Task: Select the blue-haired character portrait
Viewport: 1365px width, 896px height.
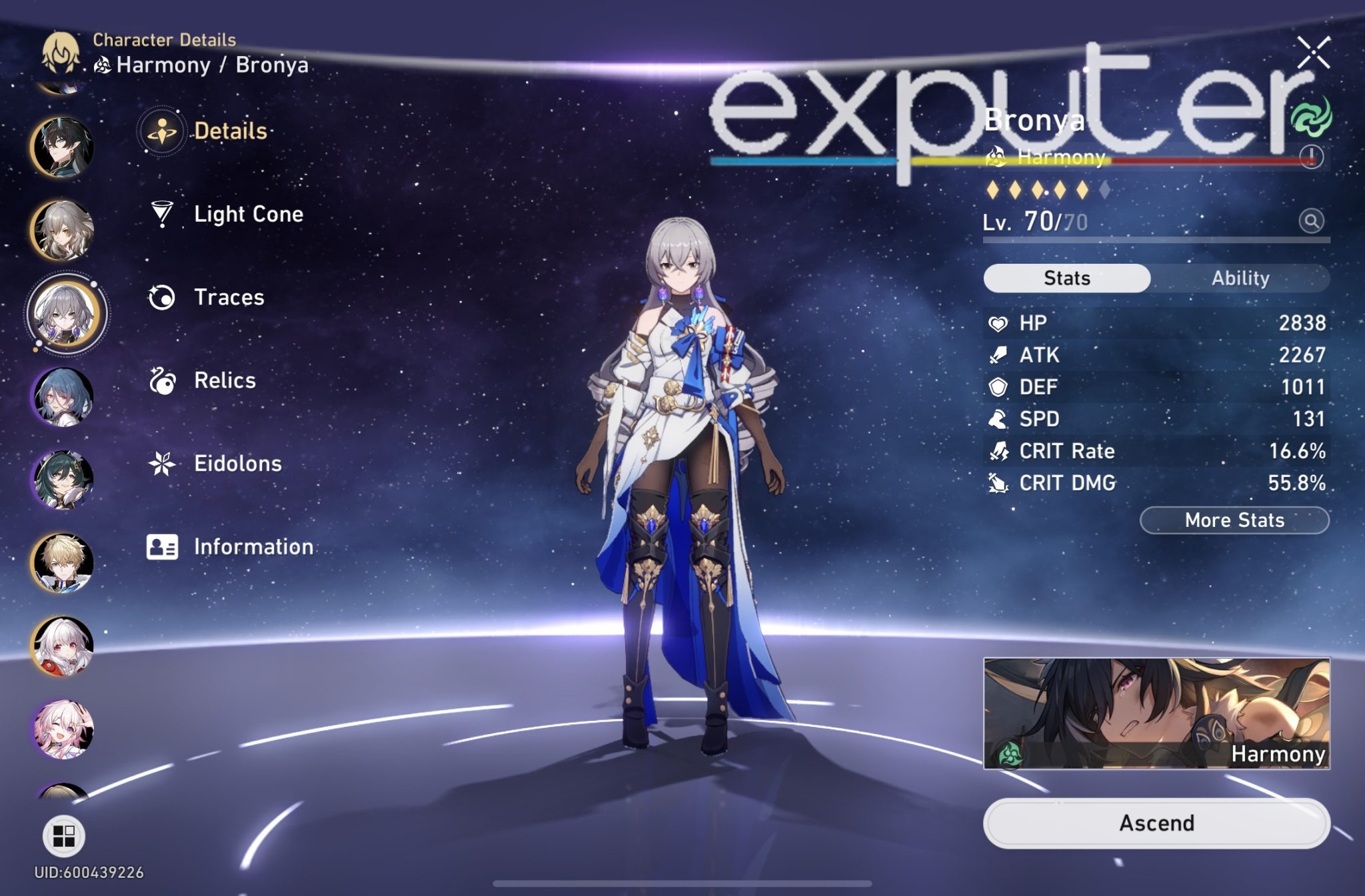Action: click(x=63, y=397)
